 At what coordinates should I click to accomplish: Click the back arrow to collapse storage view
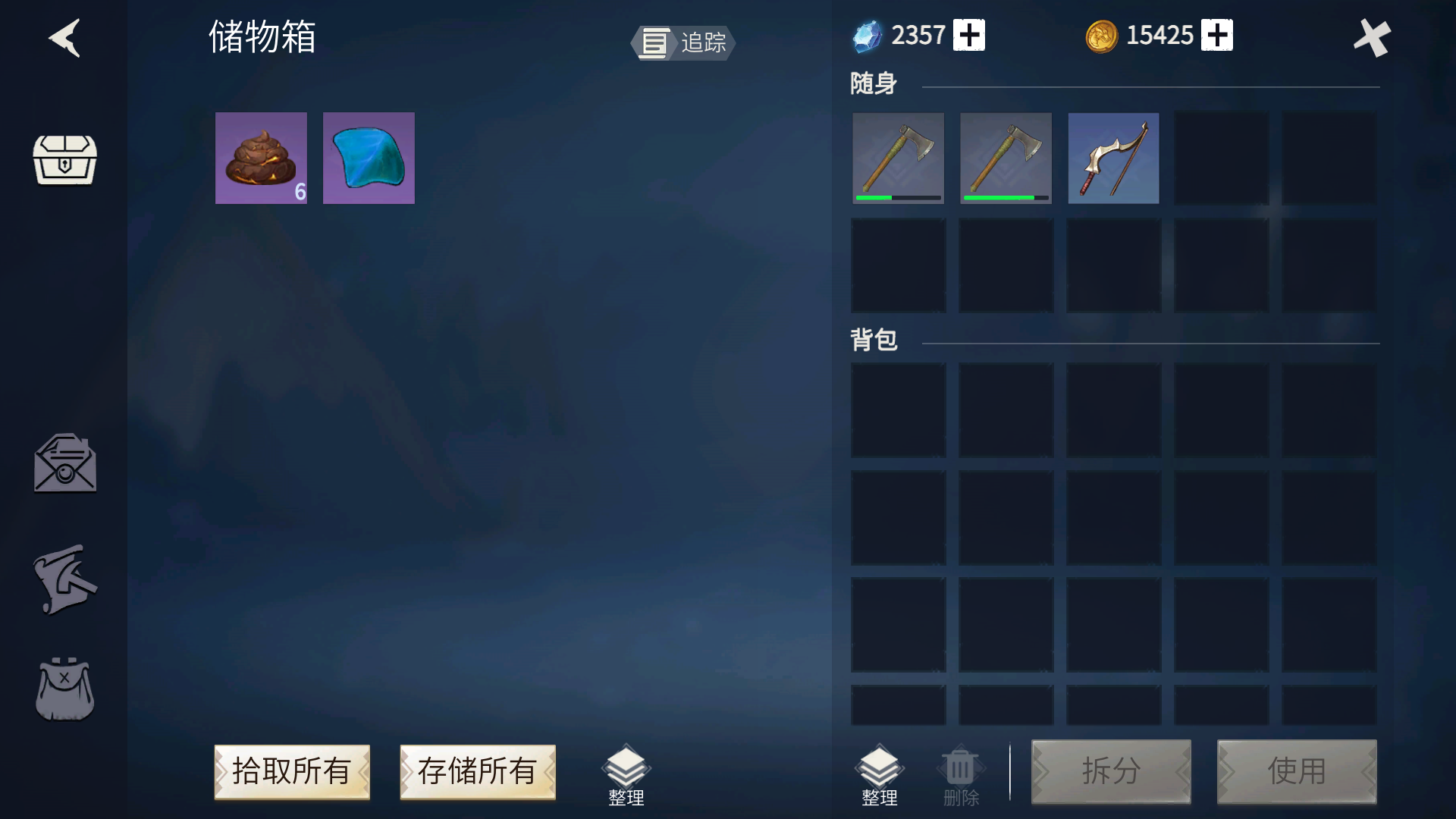coord(65,38)
